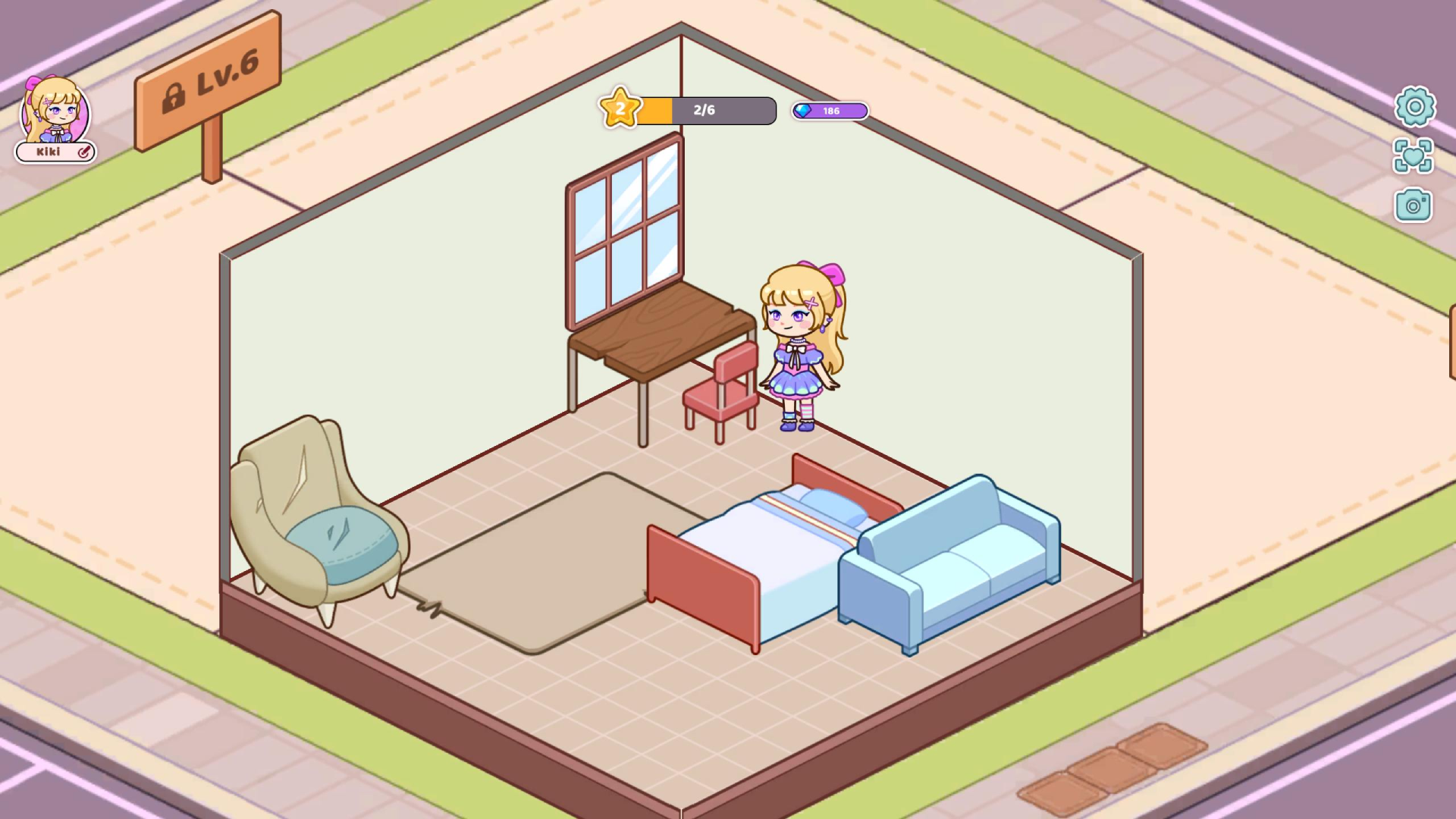Click the pencil to edit the name Kiki
Viewport: 1456px width, 819px height.
[83, 152]
